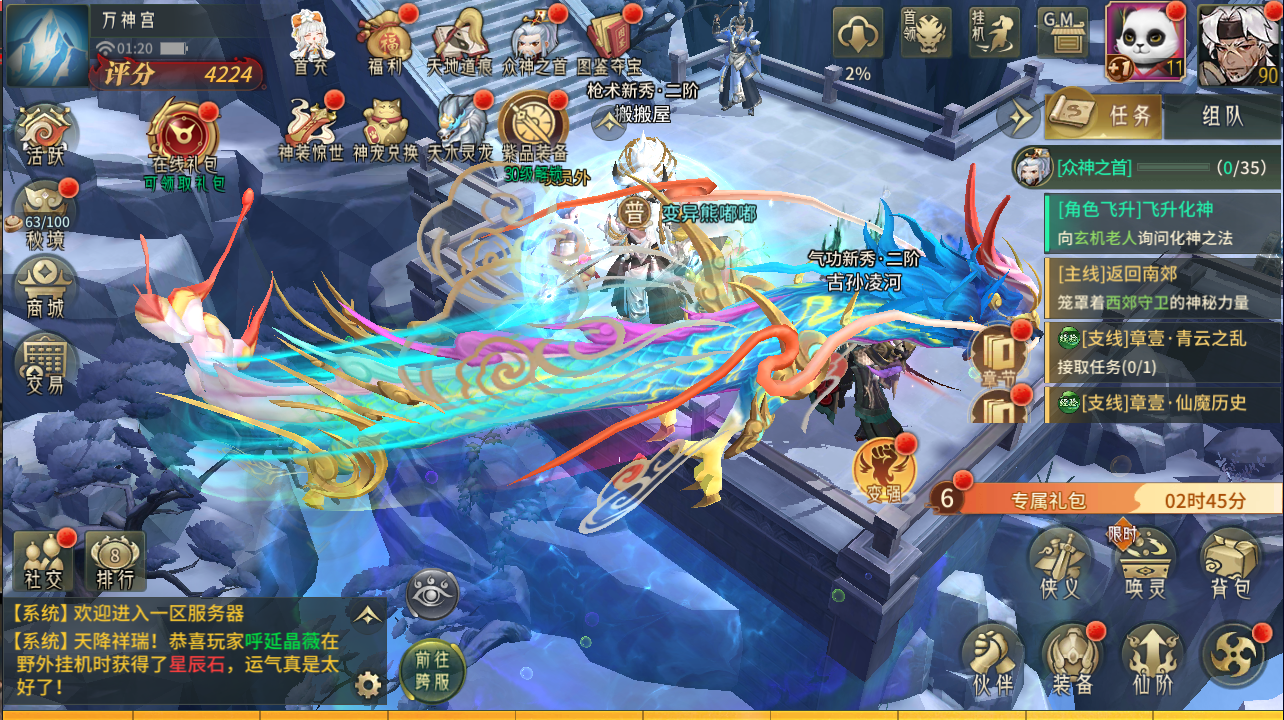1284x720 pixels.
Task: Open the 图鉴夺宝 book icon
Action: [x=613, y=40]
